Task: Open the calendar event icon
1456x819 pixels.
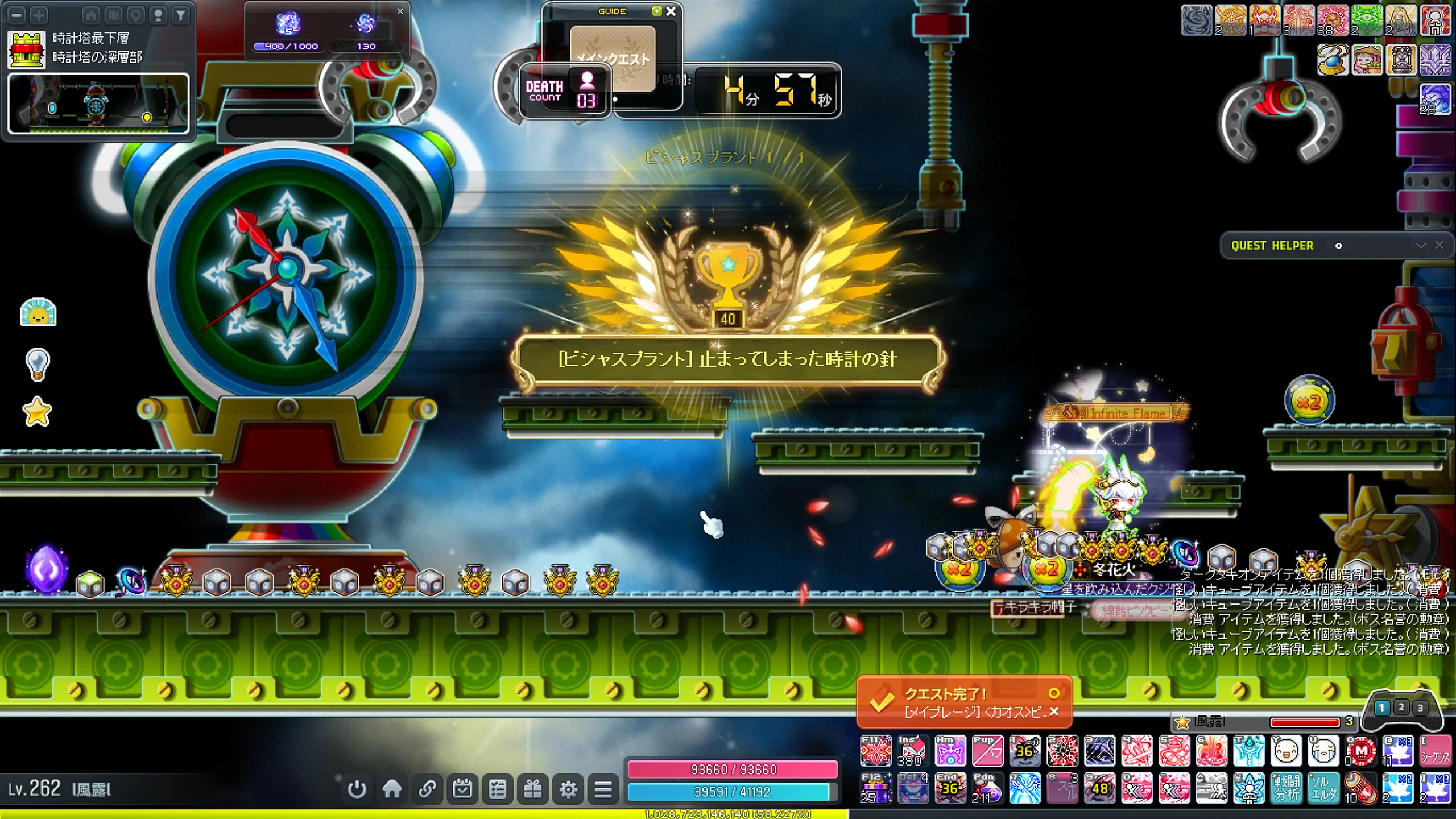Action: 462,789
